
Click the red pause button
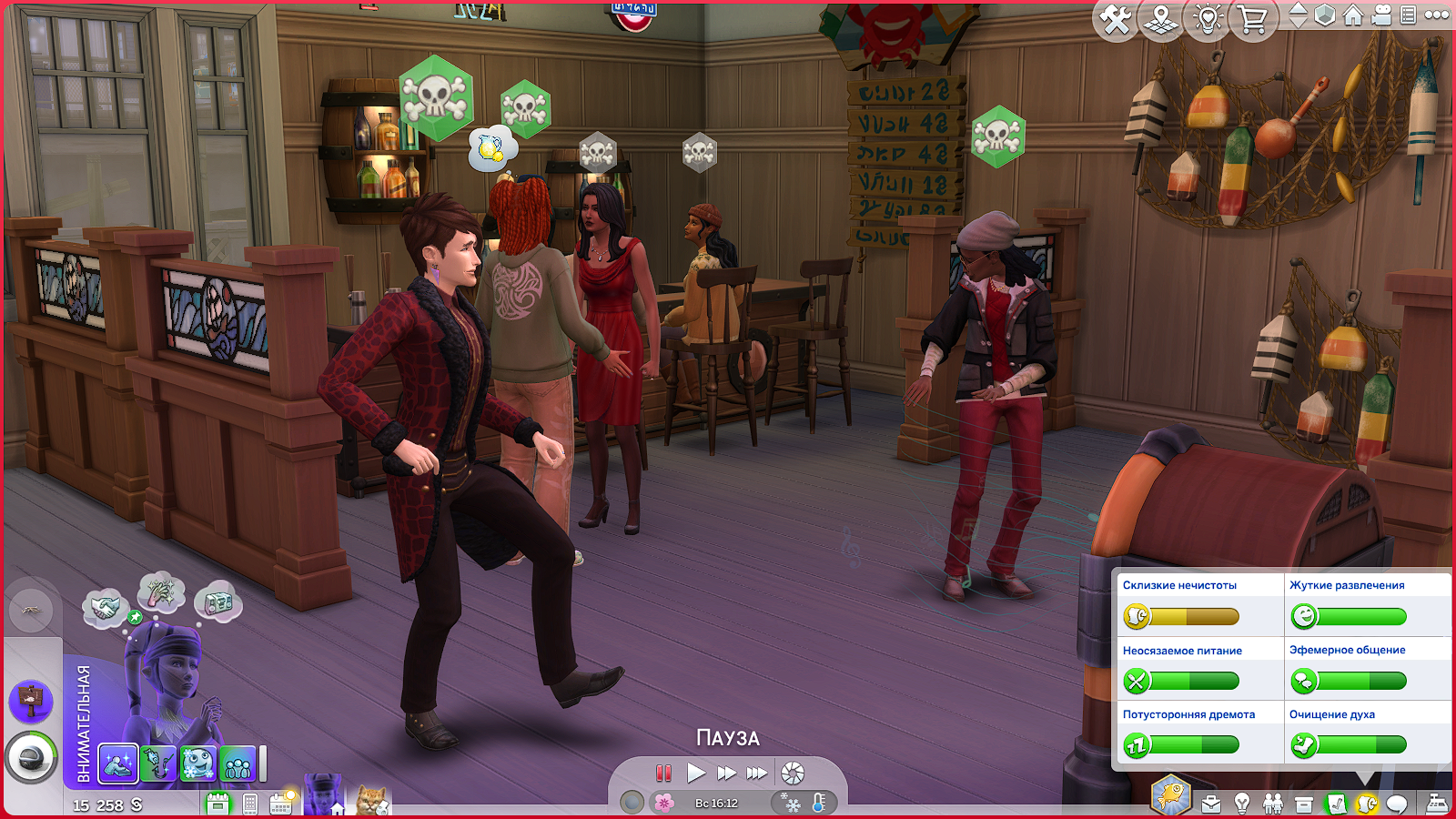pos(663,773)
